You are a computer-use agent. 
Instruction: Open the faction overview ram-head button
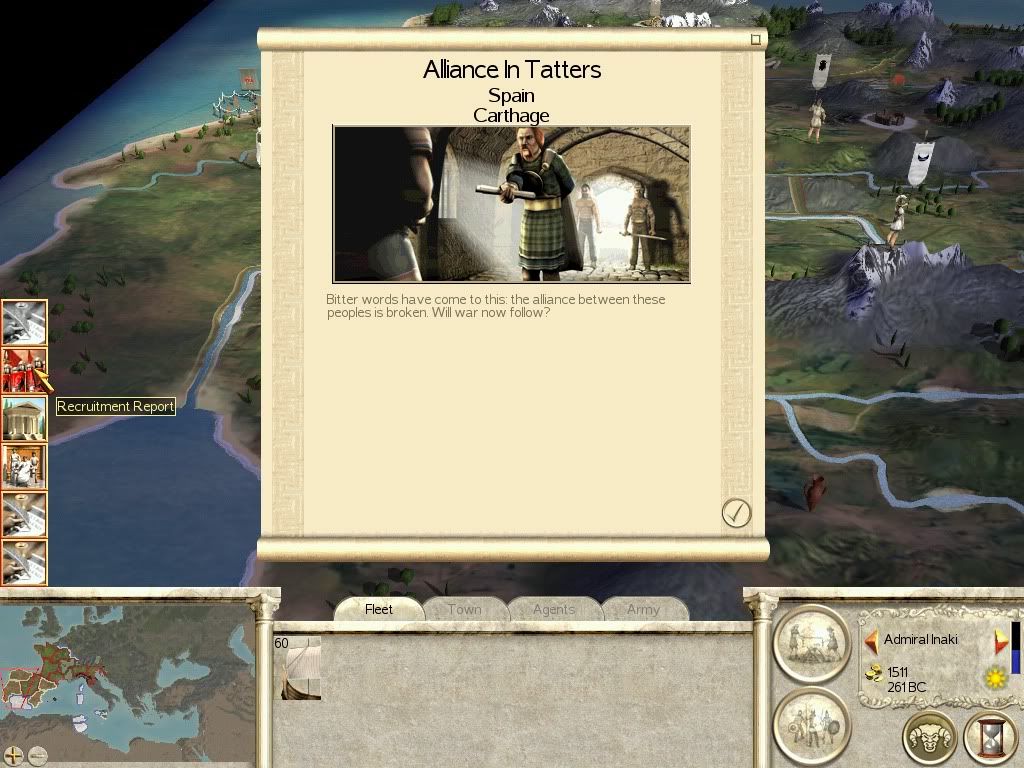click(929, 738)
